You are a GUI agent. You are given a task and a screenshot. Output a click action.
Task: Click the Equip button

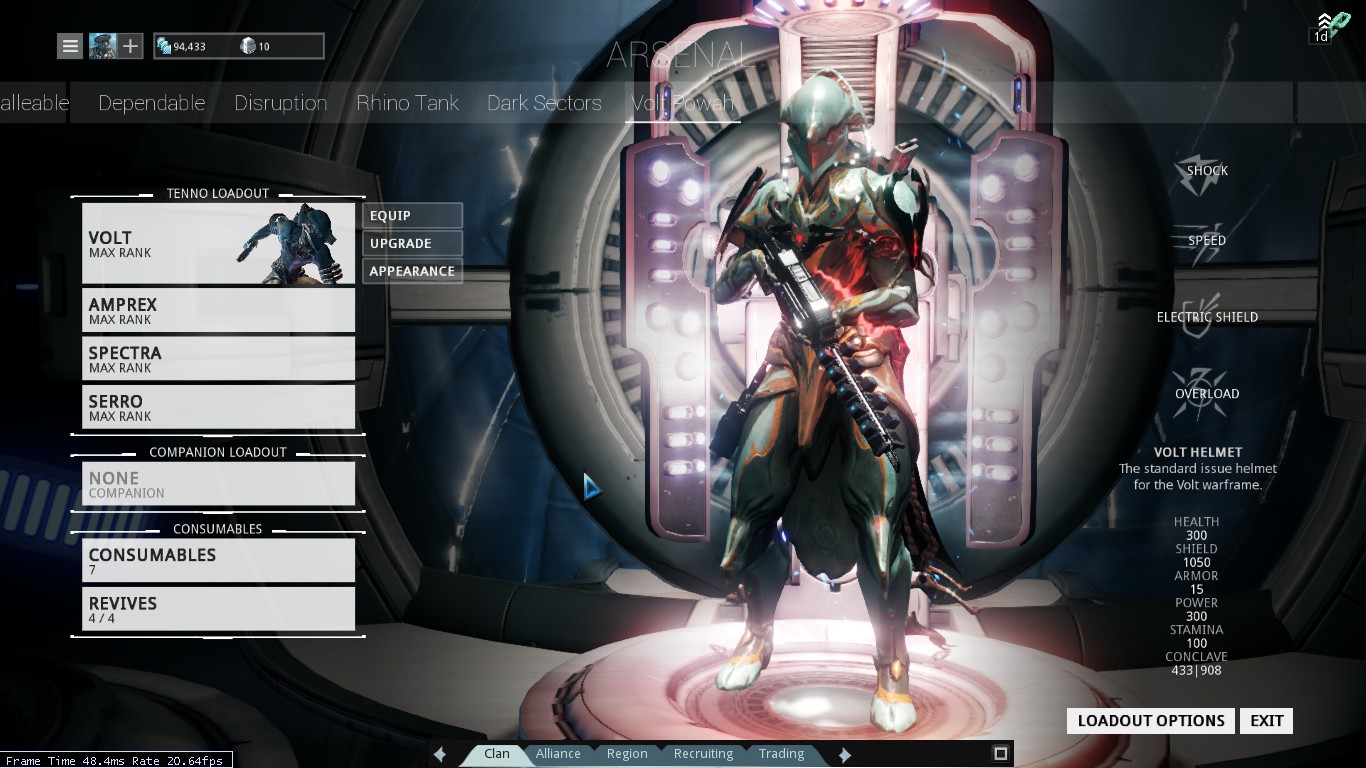[x=412, y=215]
